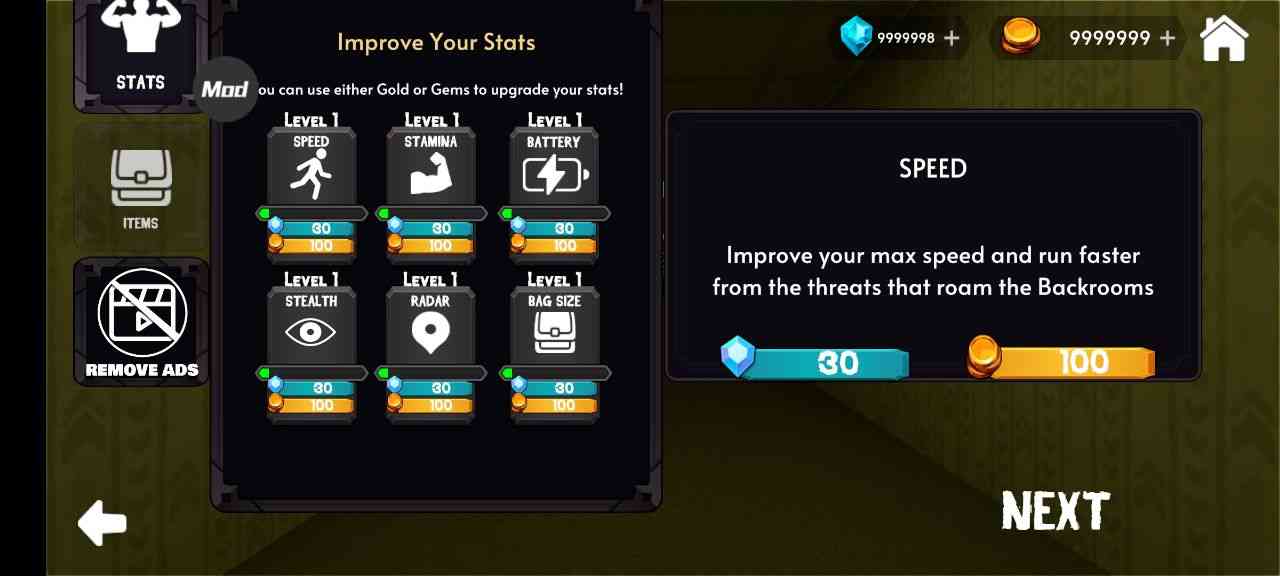Select the Radar stat tile

coord(431,325)
